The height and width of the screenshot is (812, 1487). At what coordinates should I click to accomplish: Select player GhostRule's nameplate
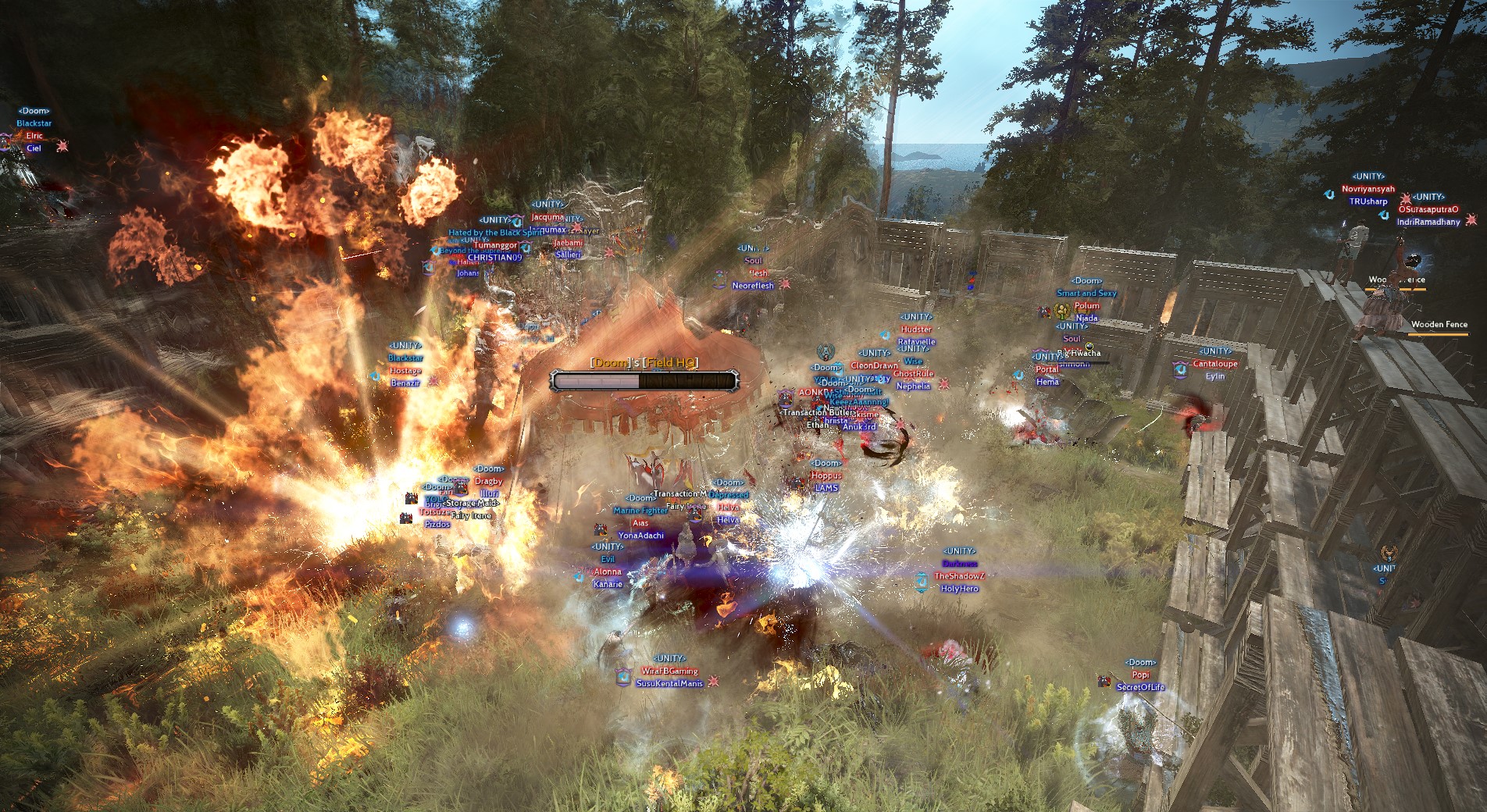(913, 373)
